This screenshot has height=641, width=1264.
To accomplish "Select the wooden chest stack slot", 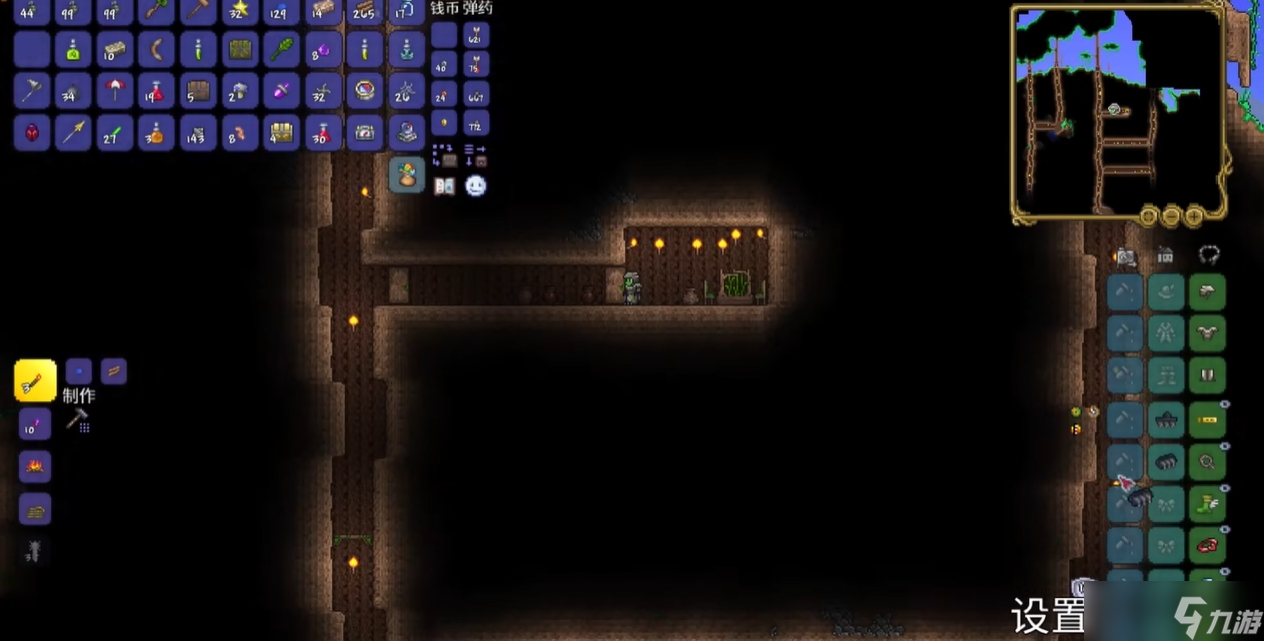I will [x=198, y=90].
